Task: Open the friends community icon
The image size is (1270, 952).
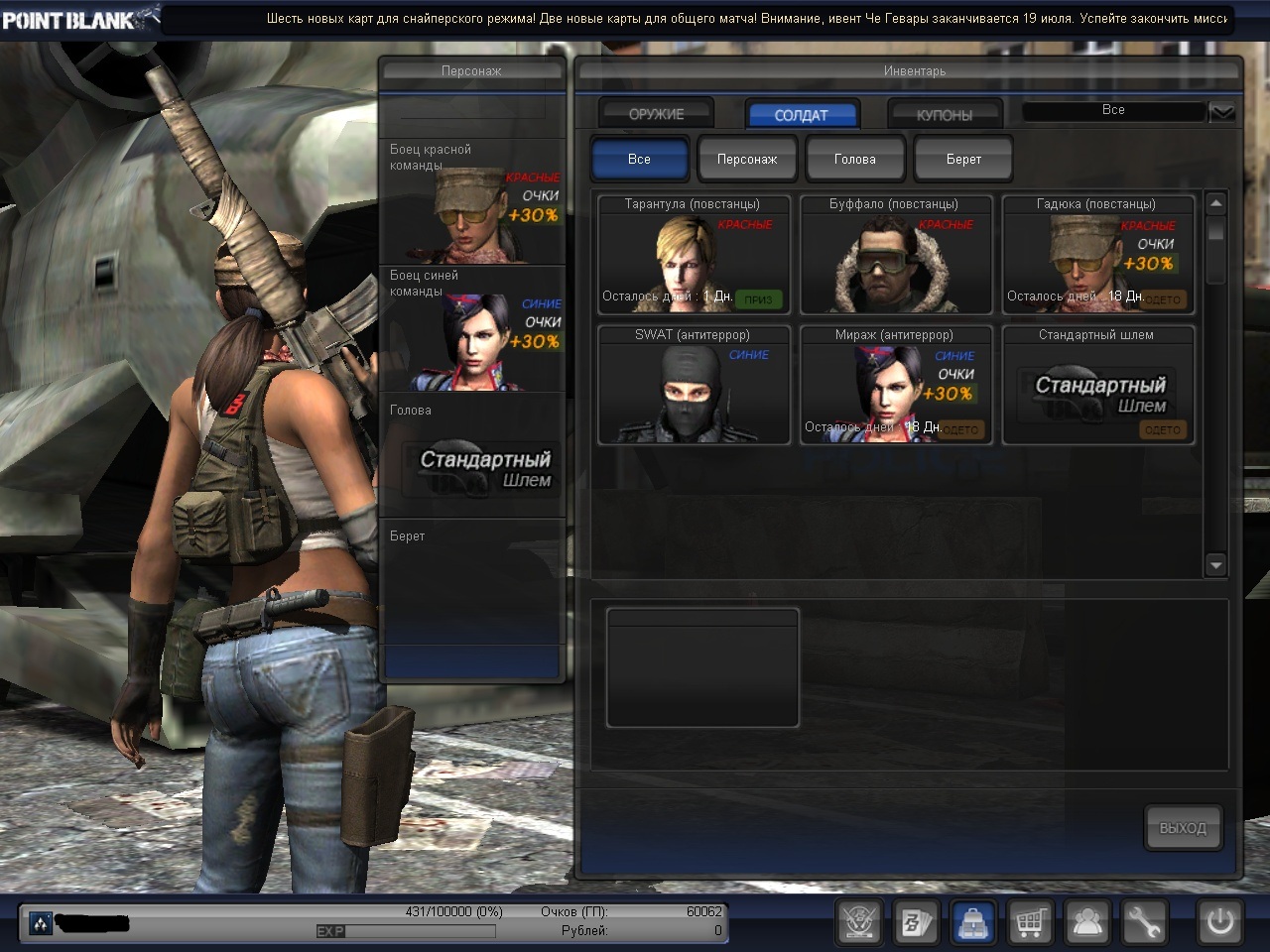Action: [x=1087, y=923]
